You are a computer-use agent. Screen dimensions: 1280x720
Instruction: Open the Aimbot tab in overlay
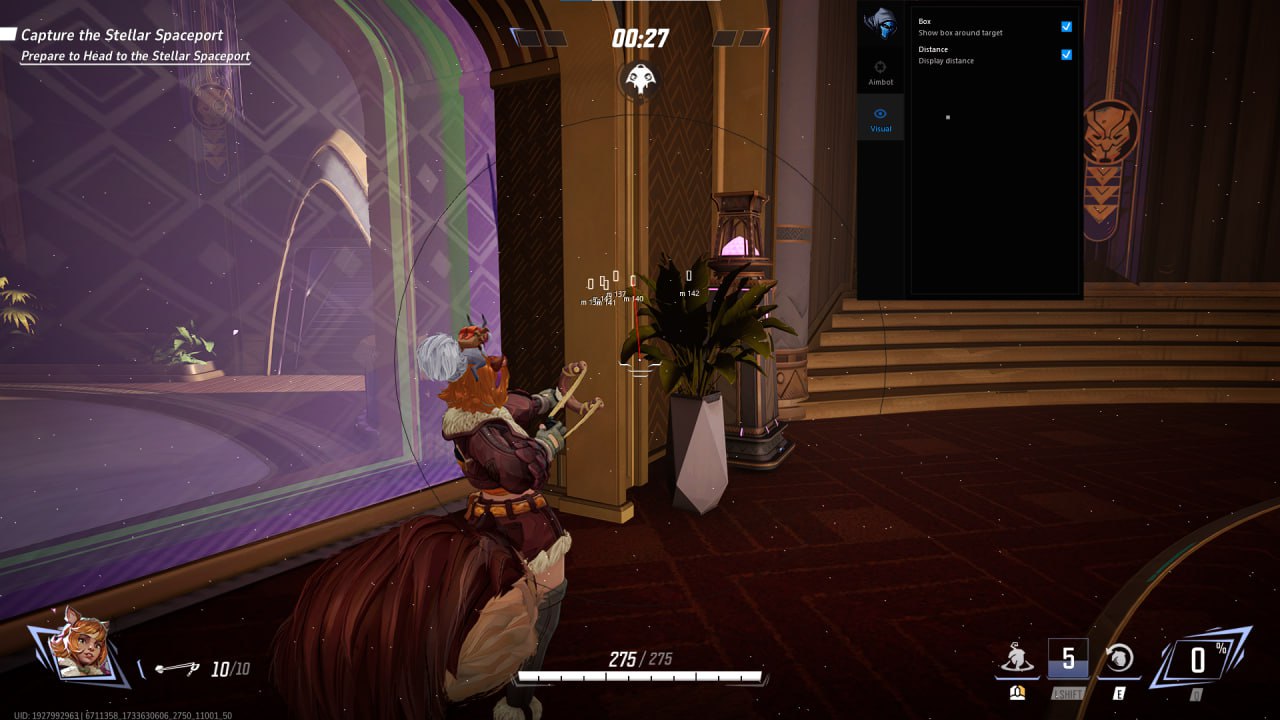pos(880,72)
